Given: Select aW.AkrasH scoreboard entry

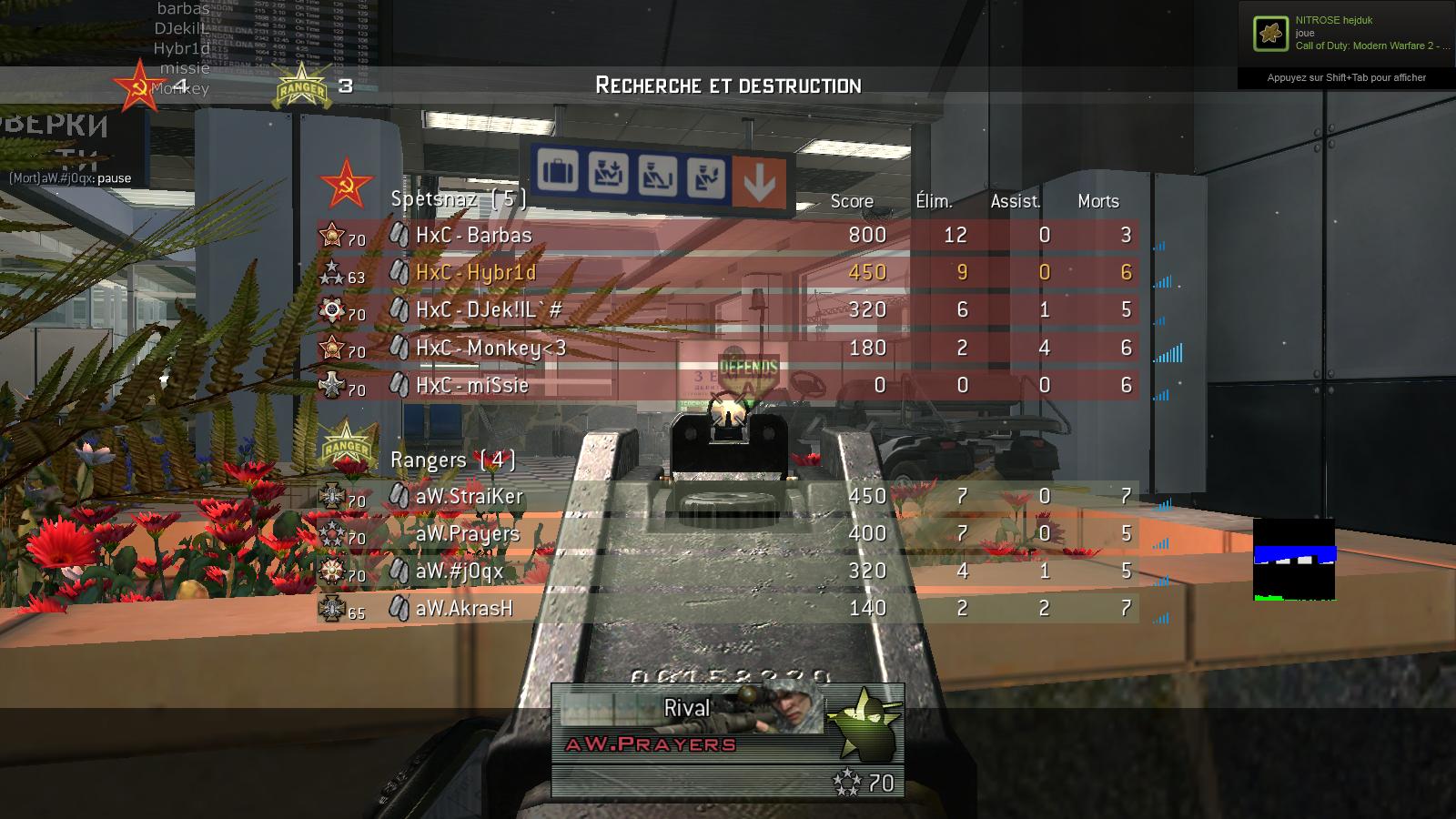Looking at the screenshot, I should [728, 608].
